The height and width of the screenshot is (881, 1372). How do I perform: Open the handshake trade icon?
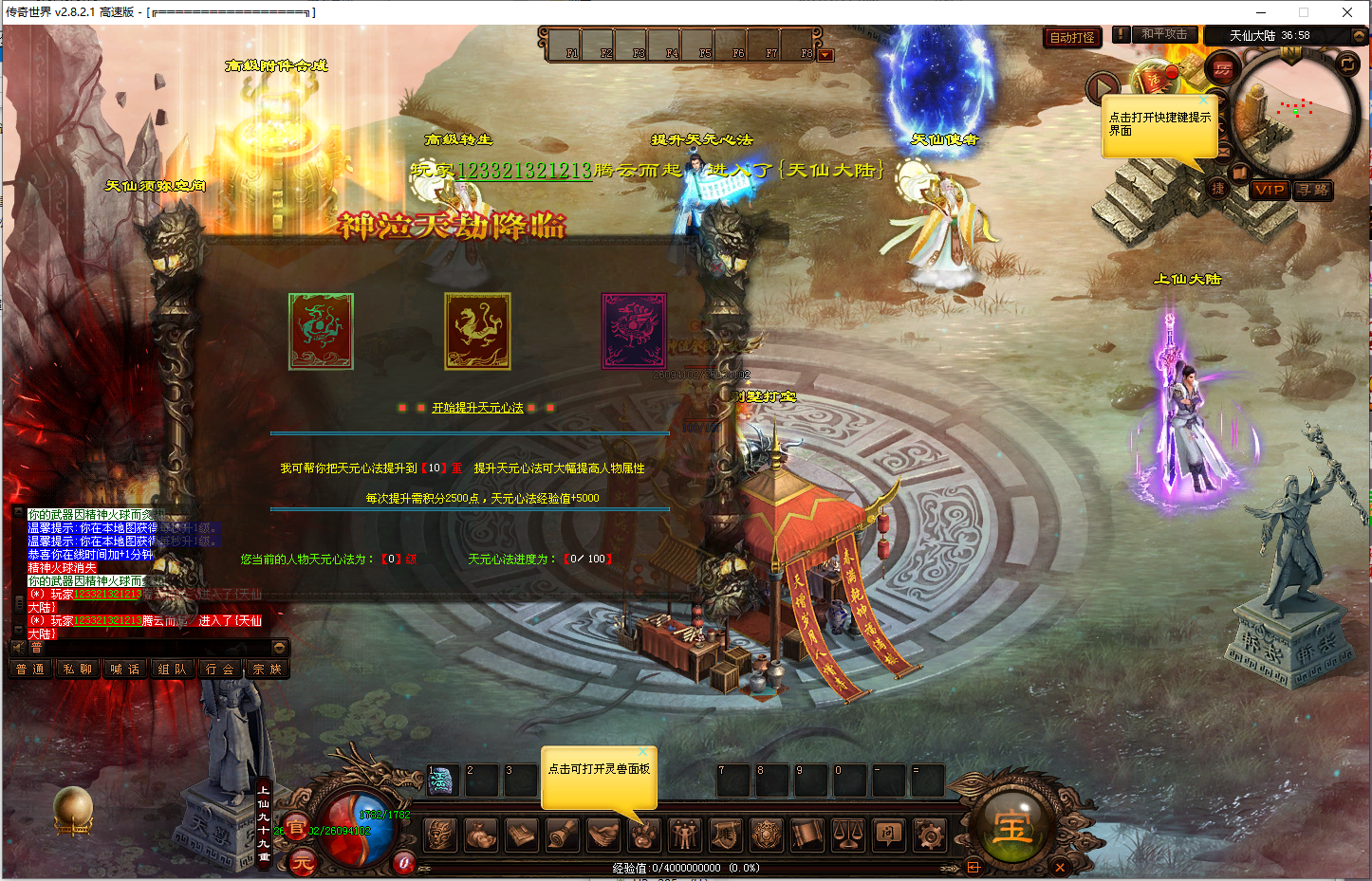coord(603,835)
